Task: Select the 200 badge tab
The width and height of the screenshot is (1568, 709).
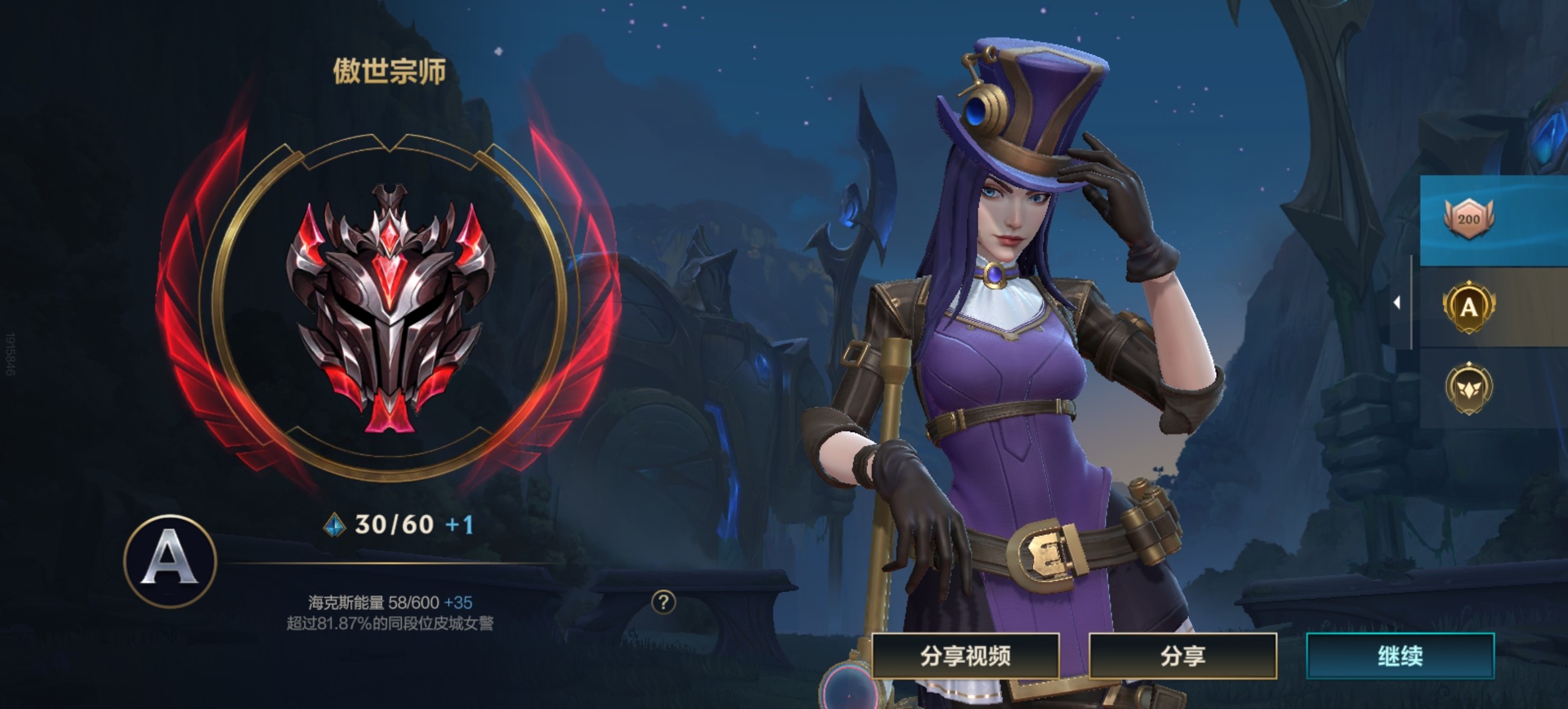Action: pyautogui.click(x=1469, y=220)
